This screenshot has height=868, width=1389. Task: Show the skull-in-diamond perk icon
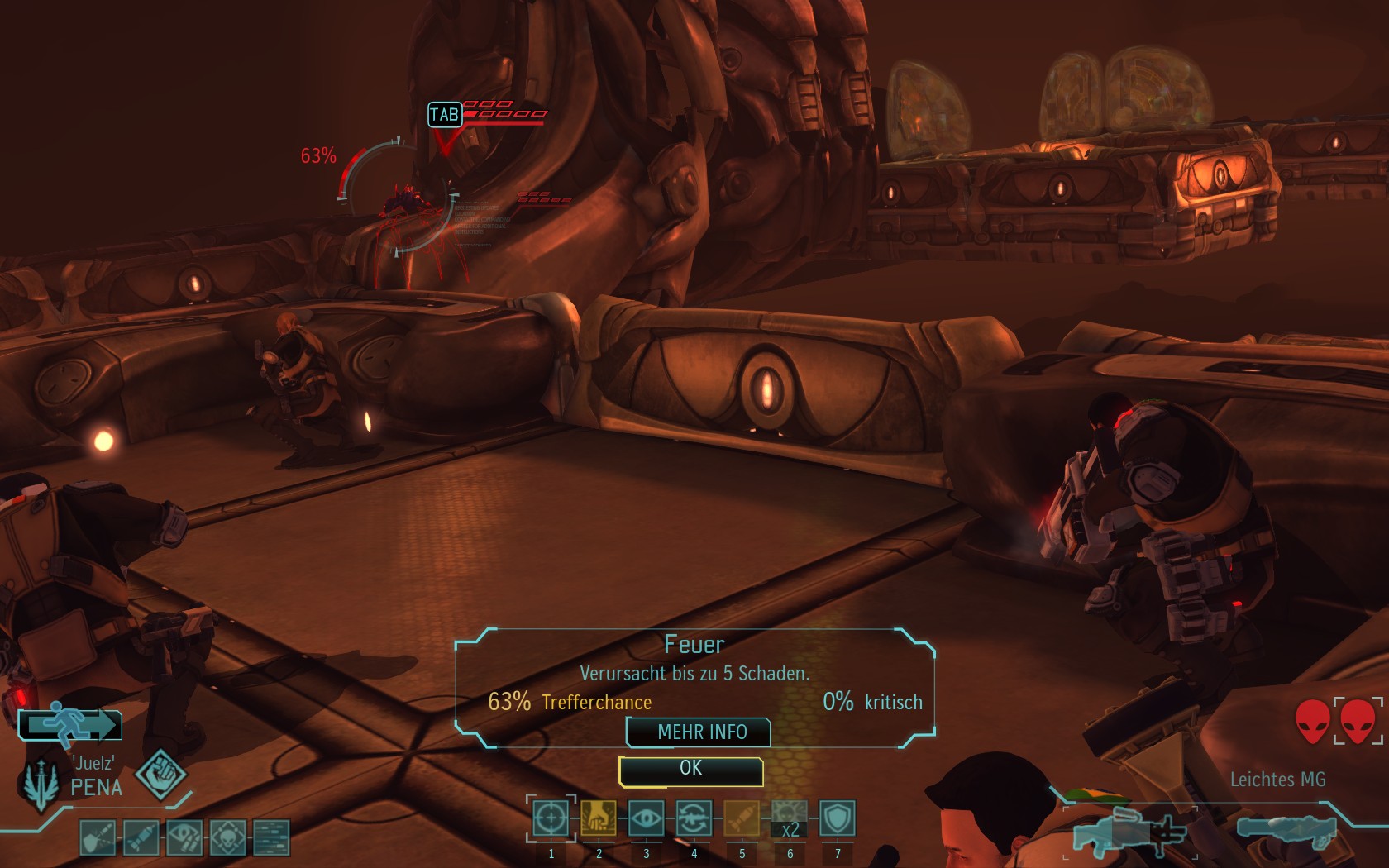tap(227, 837)
